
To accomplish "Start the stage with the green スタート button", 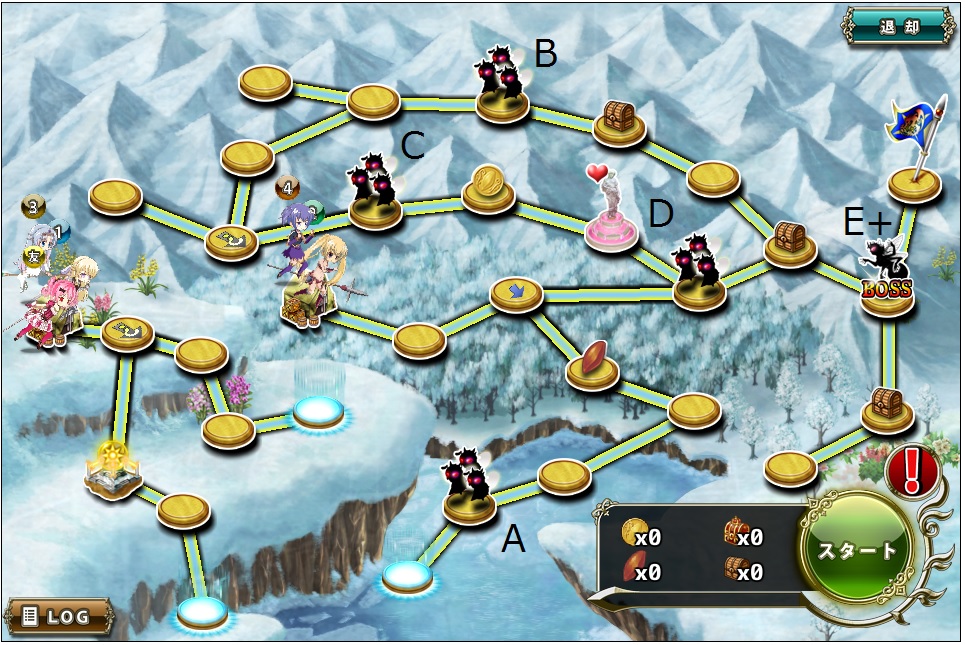I will 857,550.
